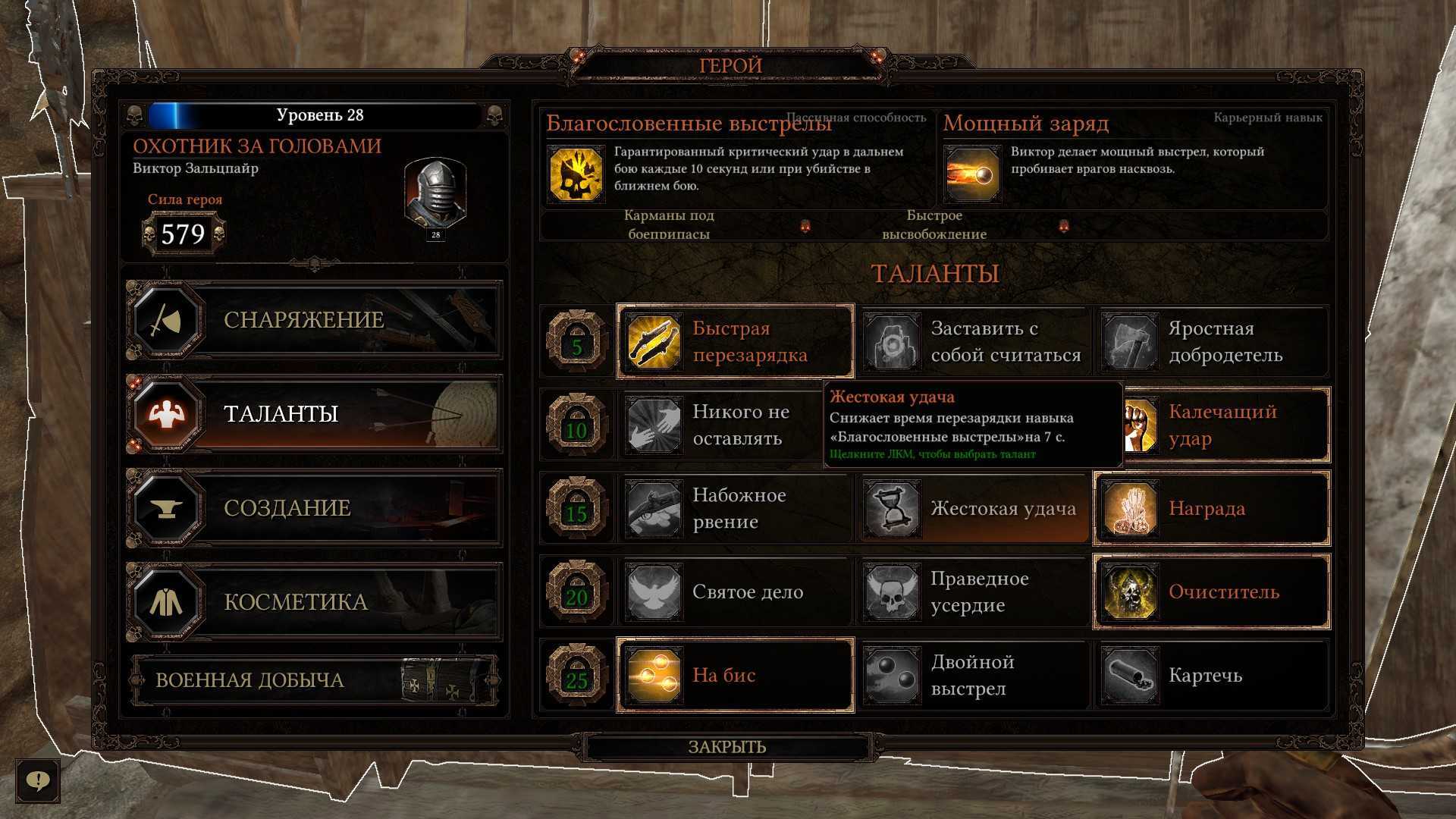This screenshot has height=819, width=1456.
Task: Close the hero window with Закрыть
Action: coord(727,747)
